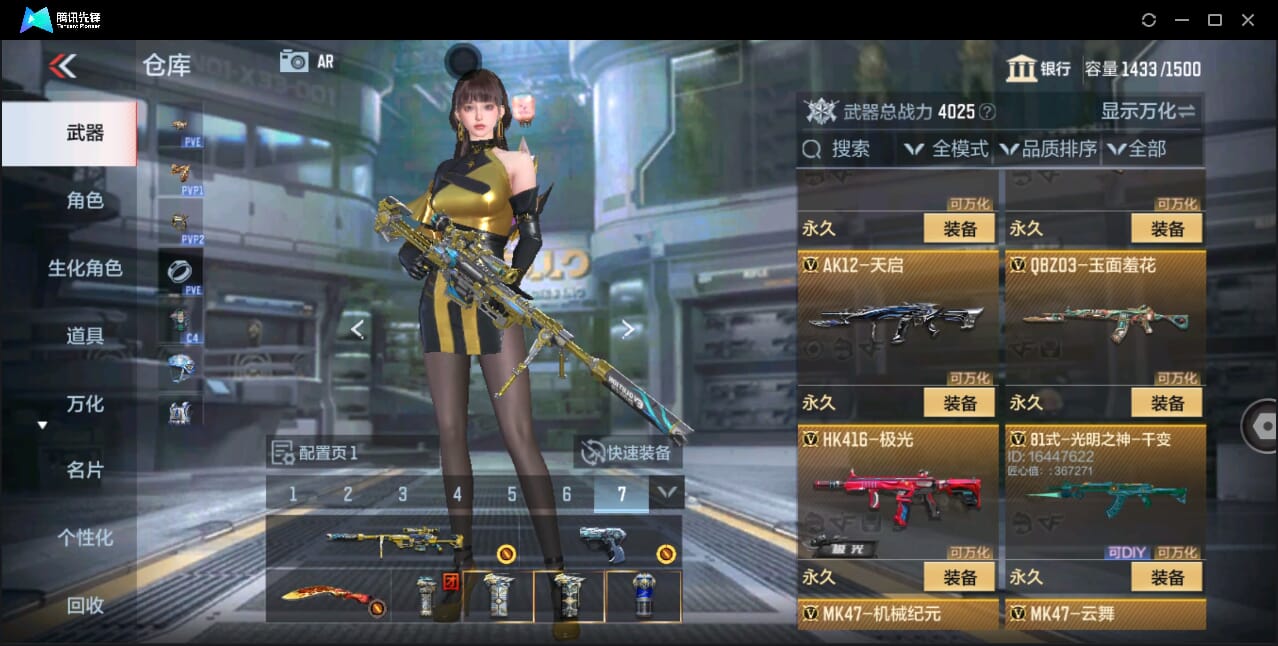Viewport: 1278px width, 646px height.
Task: Open the 回收 recycle tab
Action: click(85, 605)
